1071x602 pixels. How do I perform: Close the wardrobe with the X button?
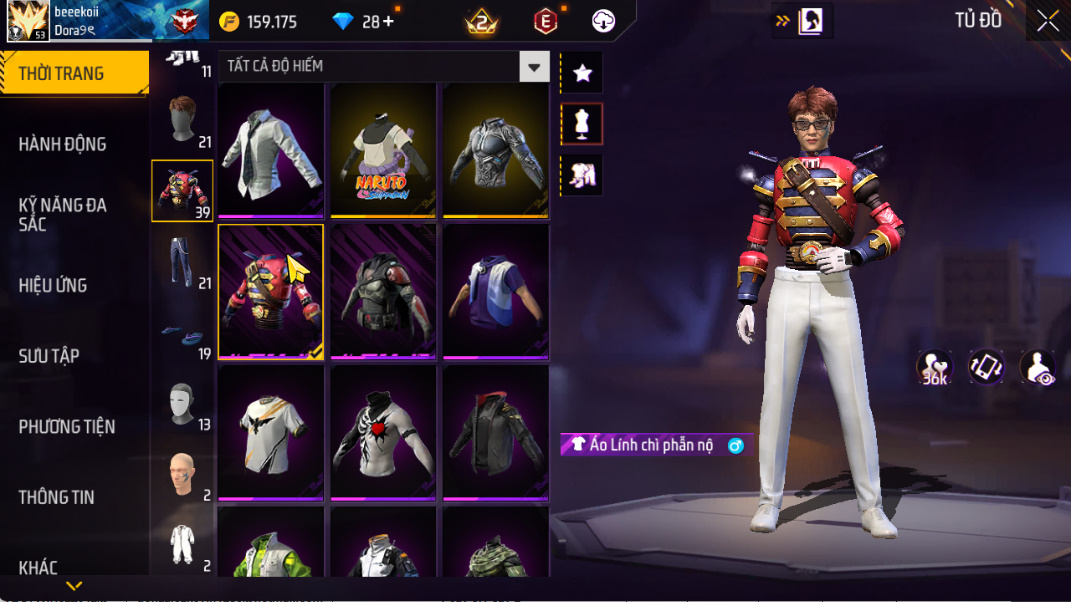coord(1047,21)
